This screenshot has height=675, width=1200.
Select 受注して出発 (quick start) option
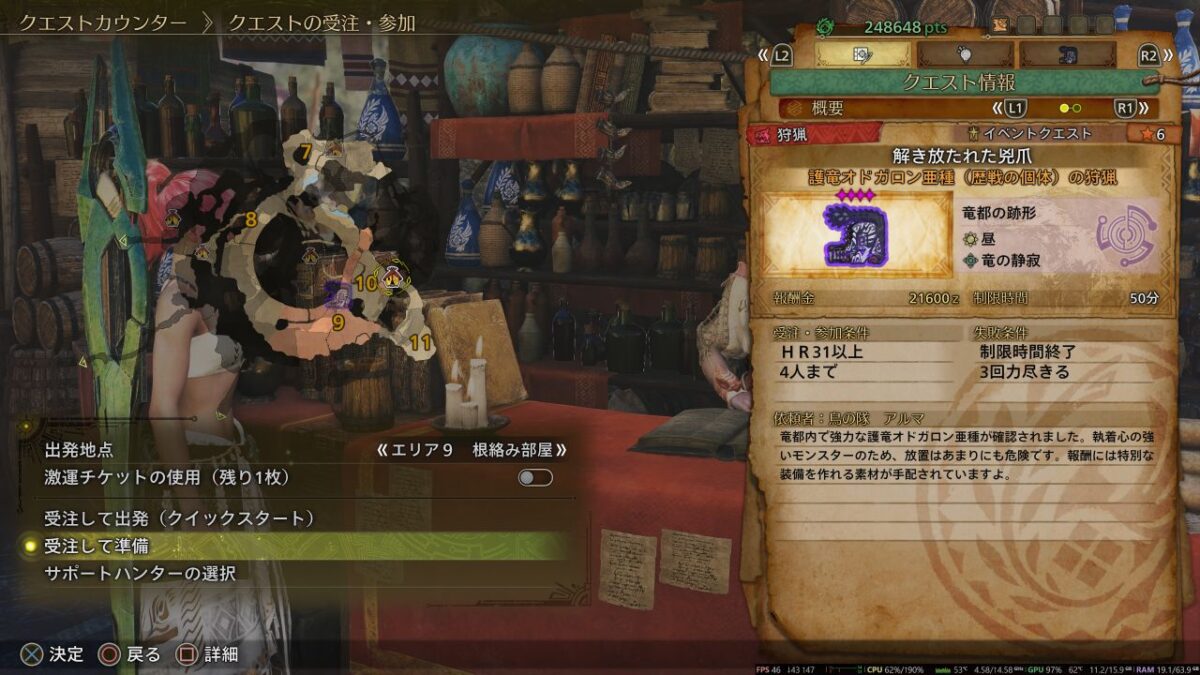(180, 518)
